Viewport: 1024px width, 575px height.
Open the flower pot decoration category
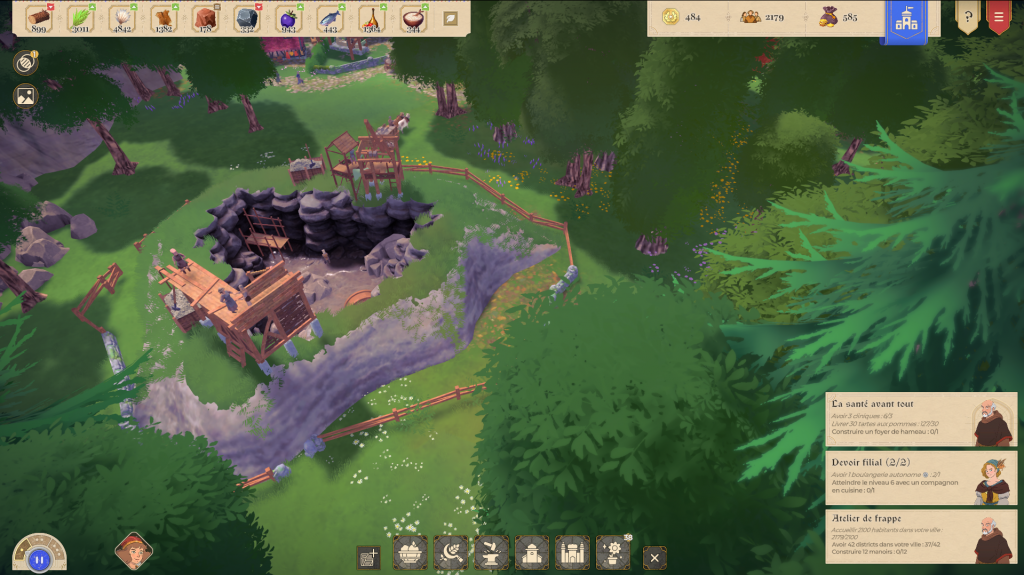tap(612, 553)
